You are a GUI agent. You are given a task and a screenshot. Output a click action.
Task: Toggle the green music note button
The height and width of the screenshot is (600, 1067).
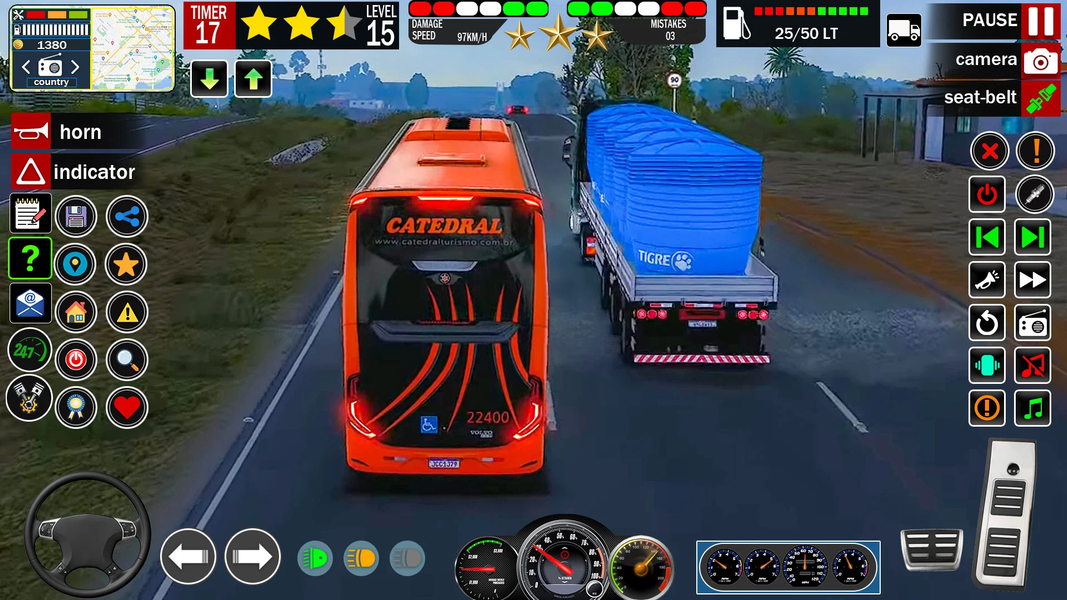(x=1033, y=408)
